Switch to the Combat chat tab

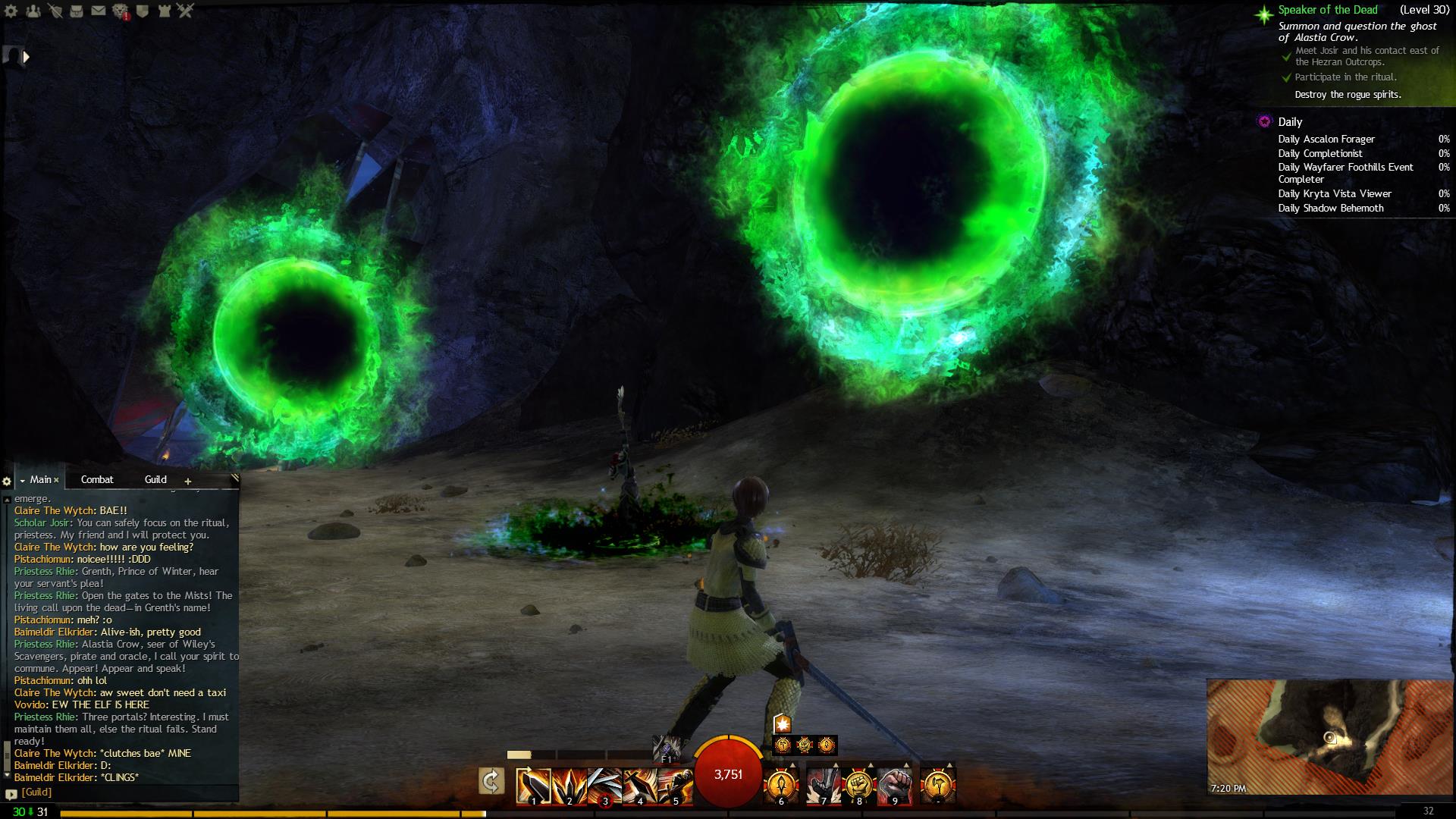pyautogui.click(x=97, y=479)
